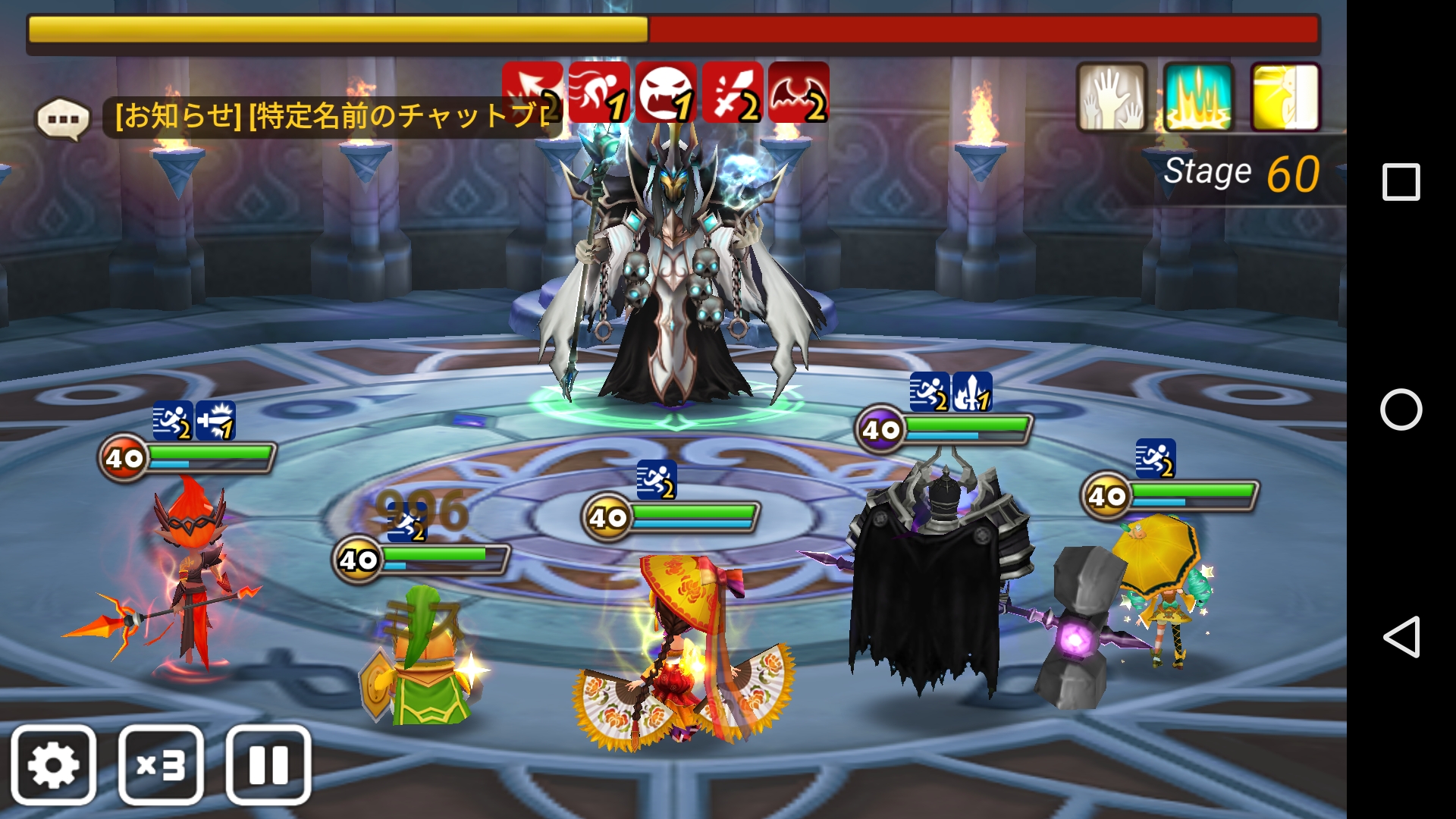Pause the battle
The image size is (1456, 819).
click(268, 764)
